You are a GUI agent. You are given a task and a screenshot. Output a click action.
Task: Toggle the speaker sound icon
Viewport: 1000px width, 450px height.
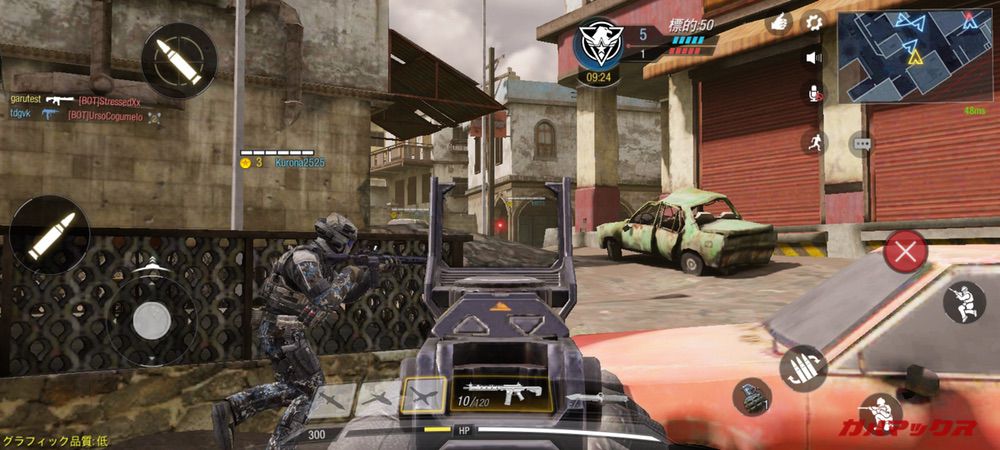point(814,57)
